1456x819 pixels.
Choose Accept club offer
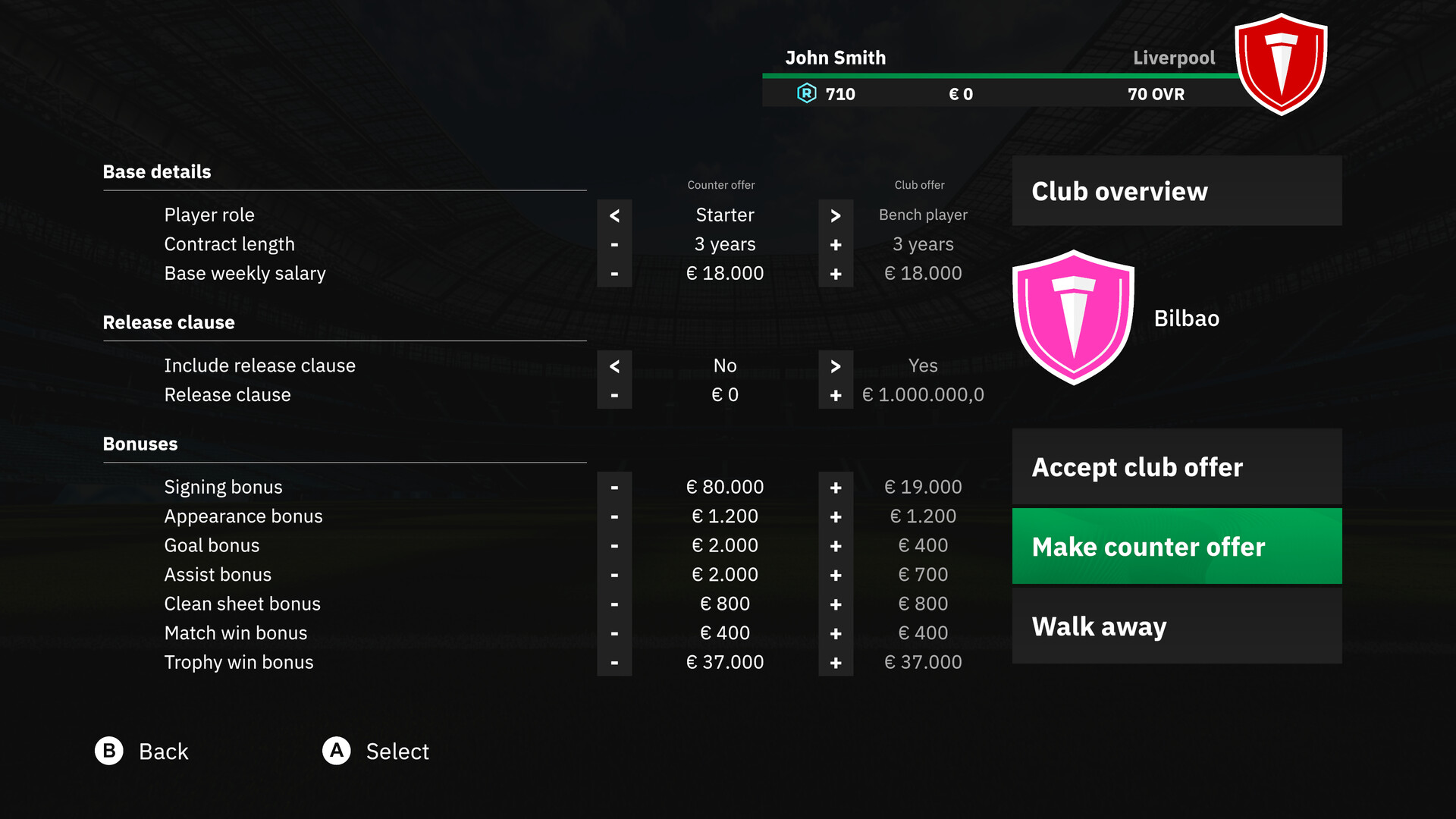coord(1176,467)
